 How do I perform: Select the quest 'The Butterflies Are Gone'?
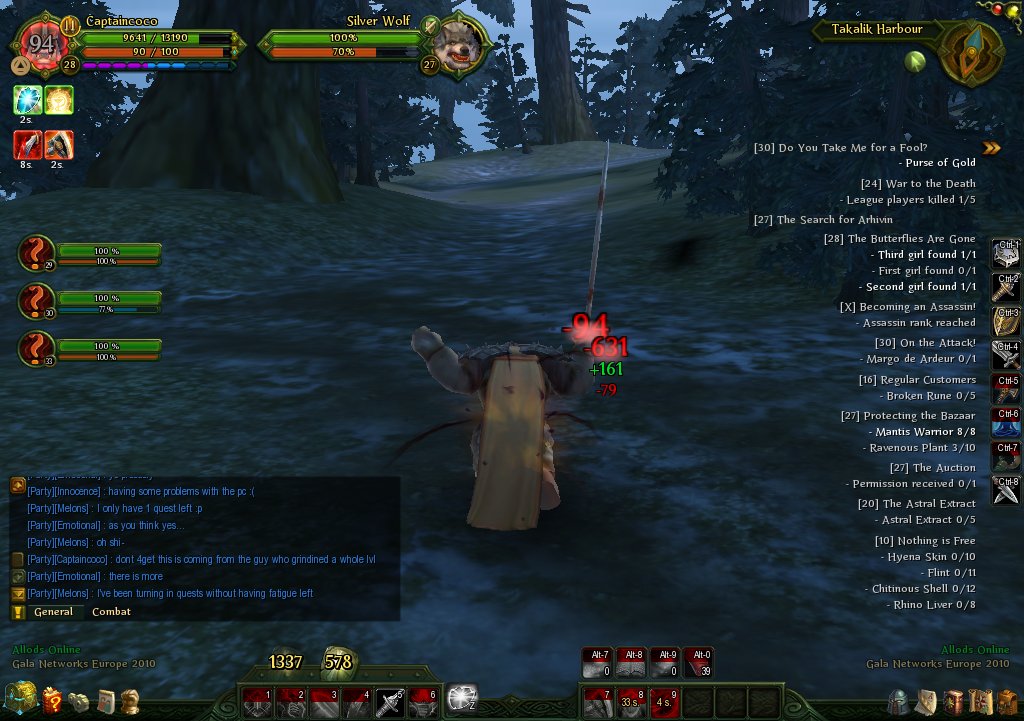coord(911,239)
